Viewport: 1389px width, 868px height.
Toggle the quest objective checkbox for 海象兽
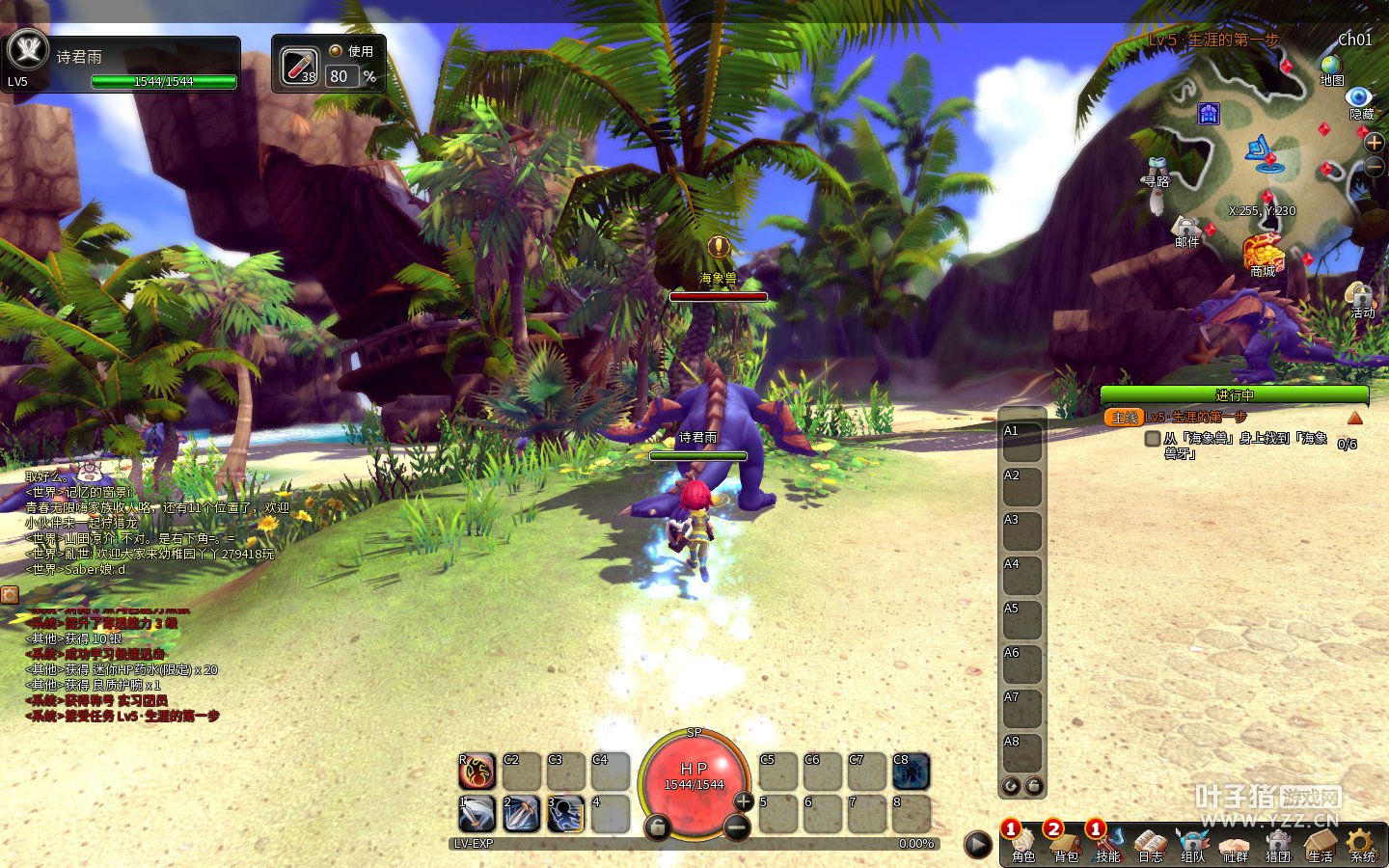[1152, 439]
